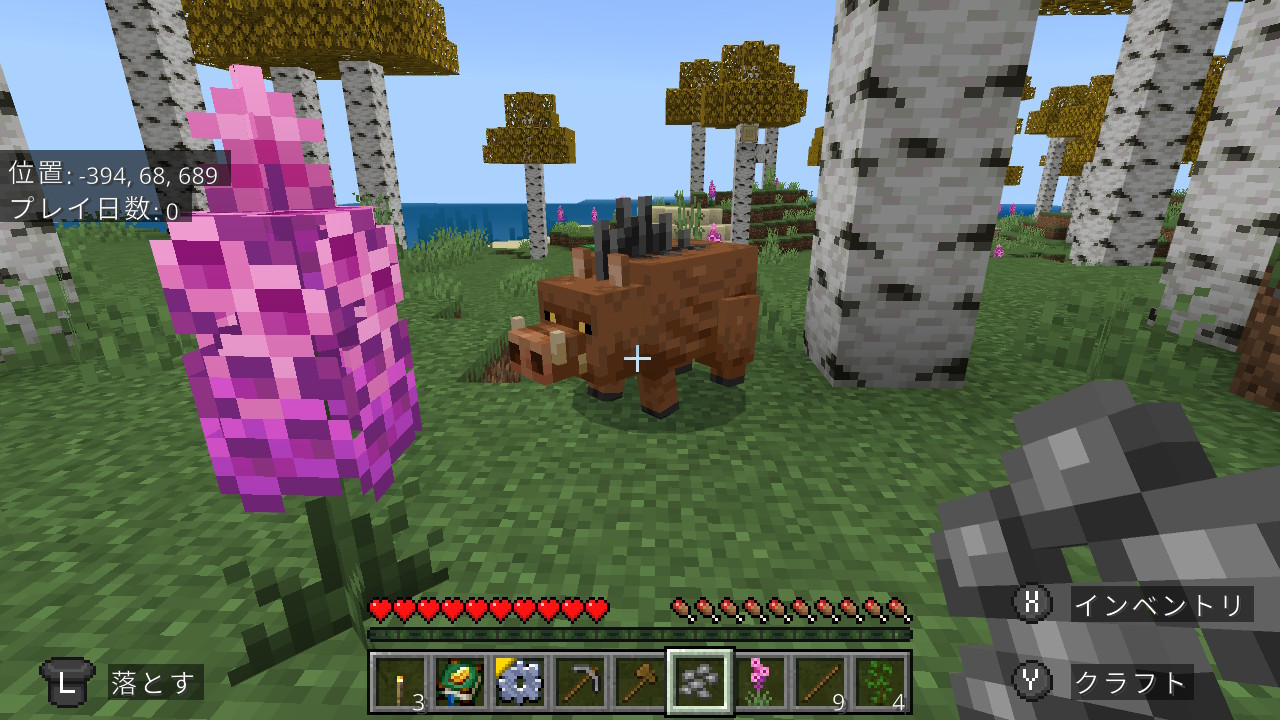Click the highlighted gray stones slot

pos(700,682)
